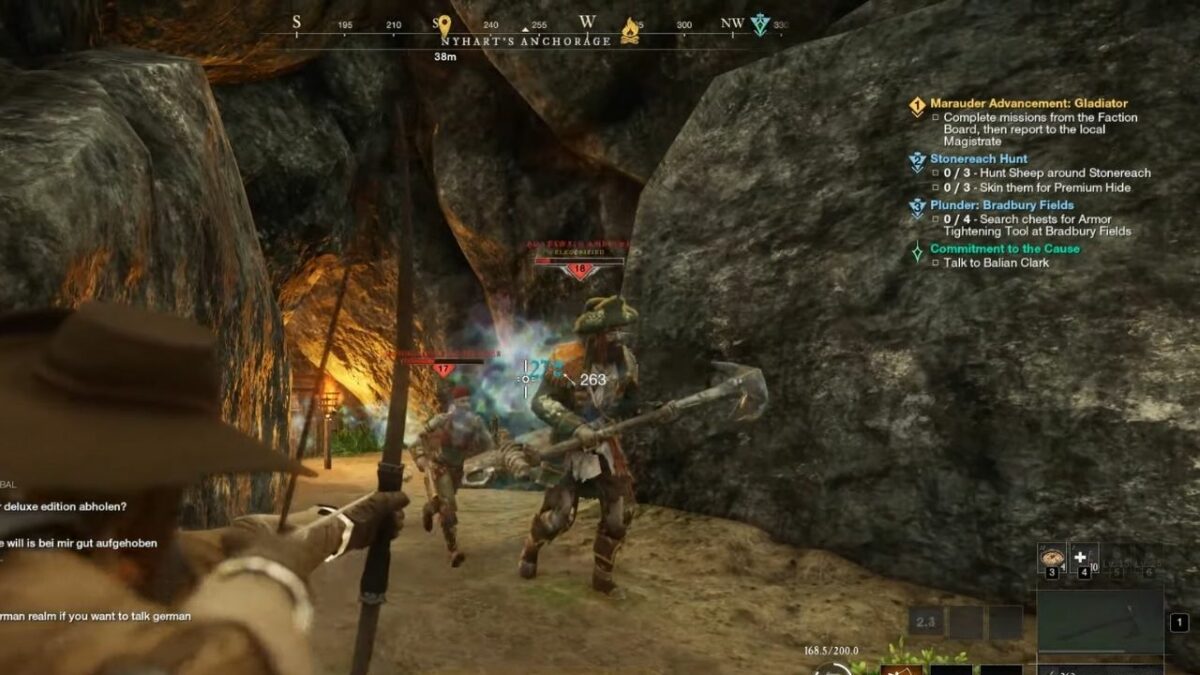Click the yellow waypoint pin on compass
Viewport: 1200px width, 675px height.
pos(445,24)
